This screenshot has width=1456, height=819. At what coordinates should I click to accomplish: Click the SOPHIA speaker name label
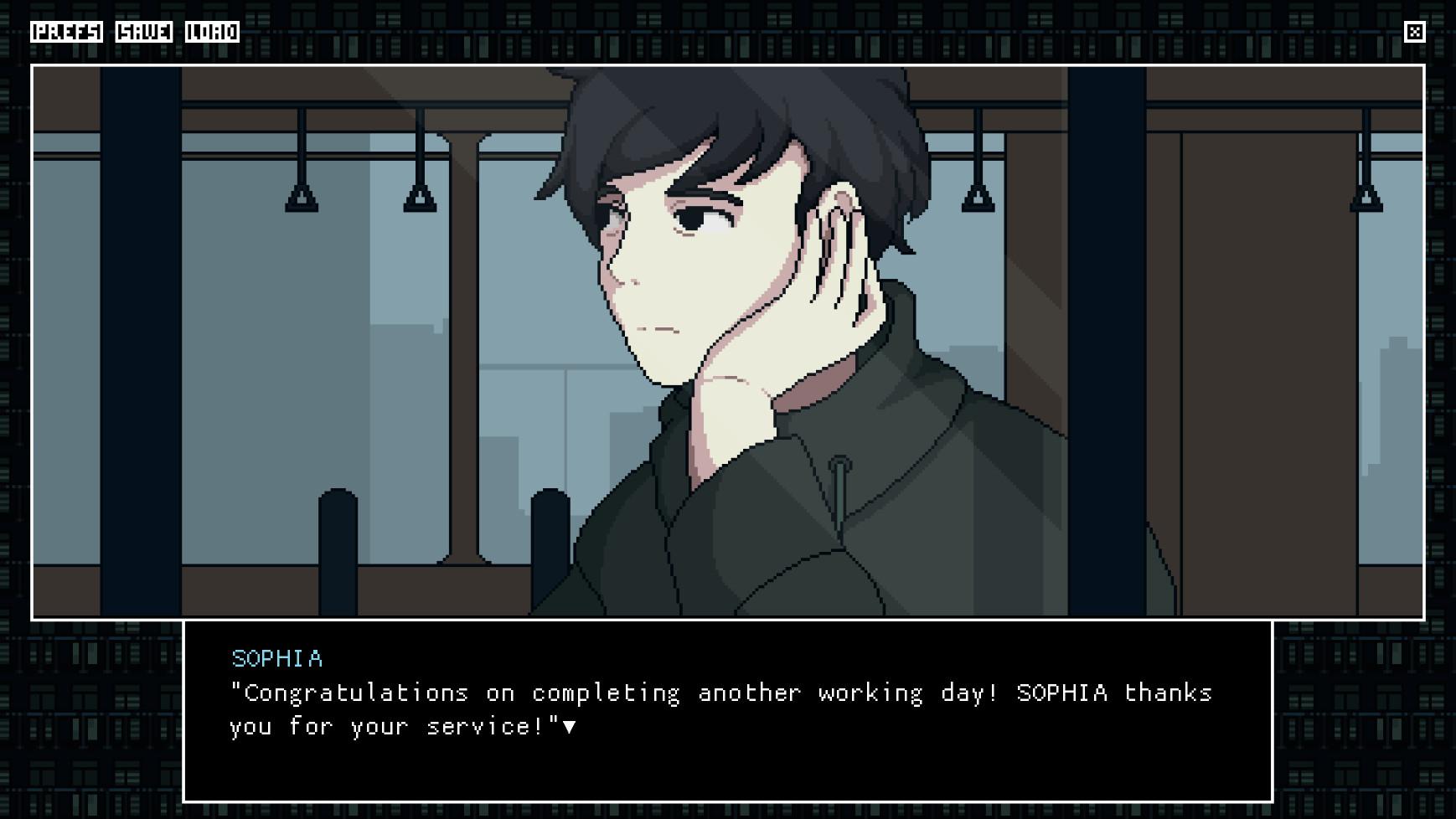pos(274,659)
